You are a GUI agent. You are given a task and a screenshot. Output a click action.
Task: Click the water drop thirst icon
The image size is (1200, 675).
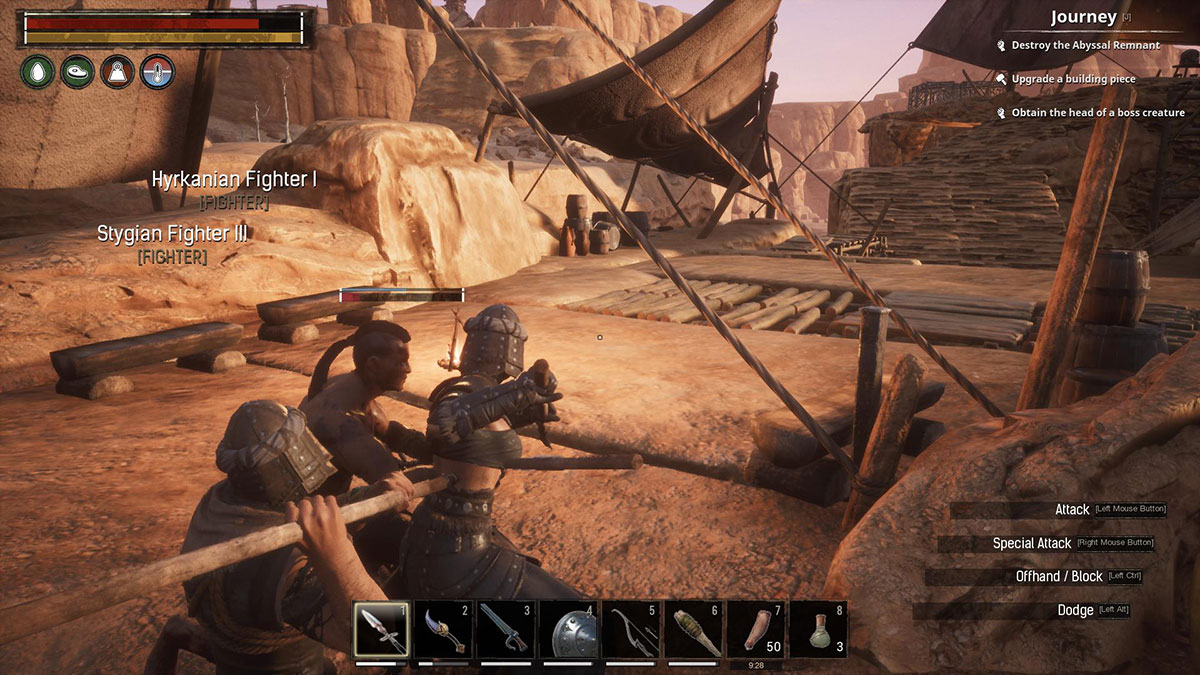(x=38, y=72)
